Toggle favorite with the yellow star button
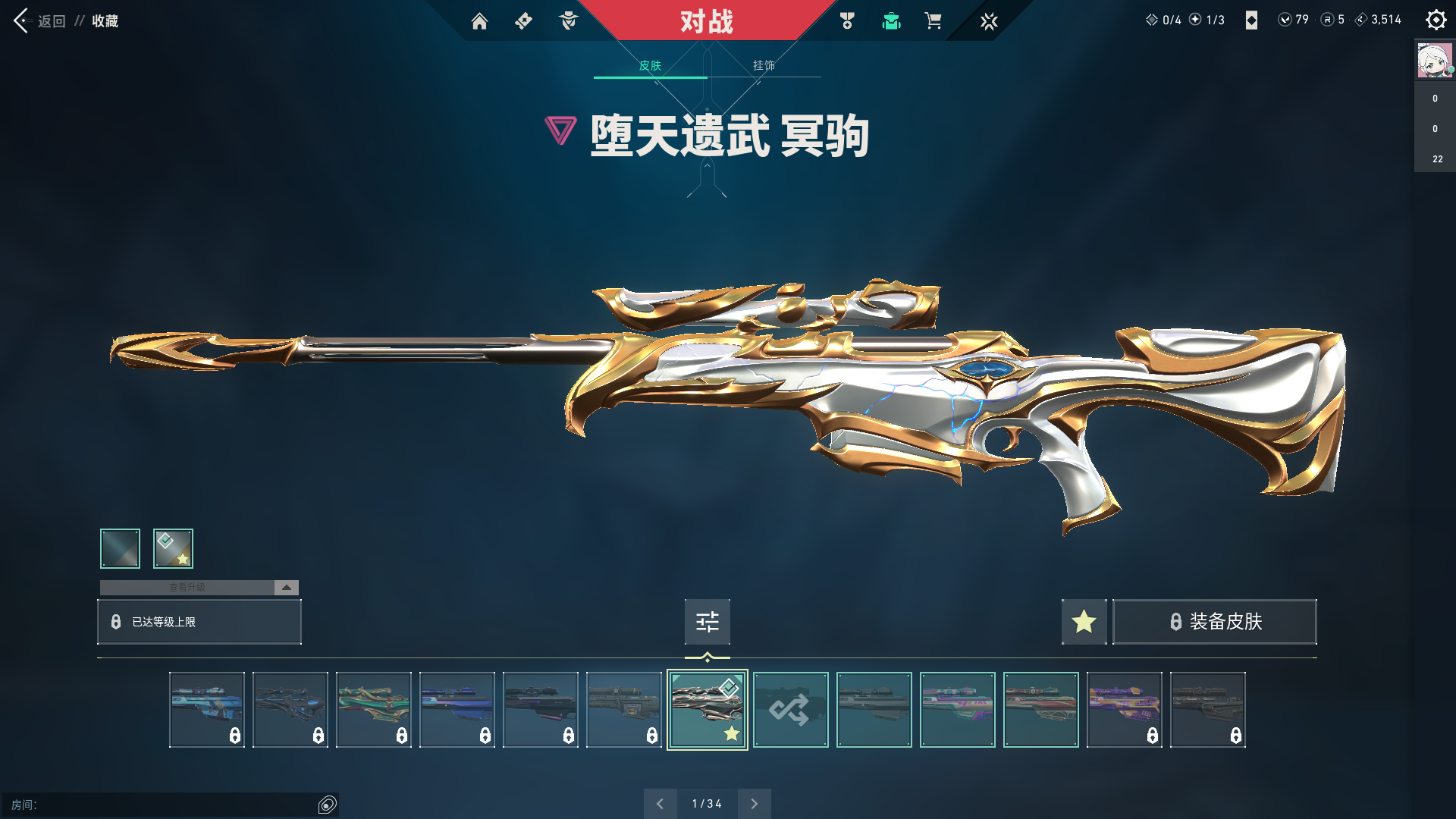The height and width of the screenshot is (819, 1456). [1084, 622]
